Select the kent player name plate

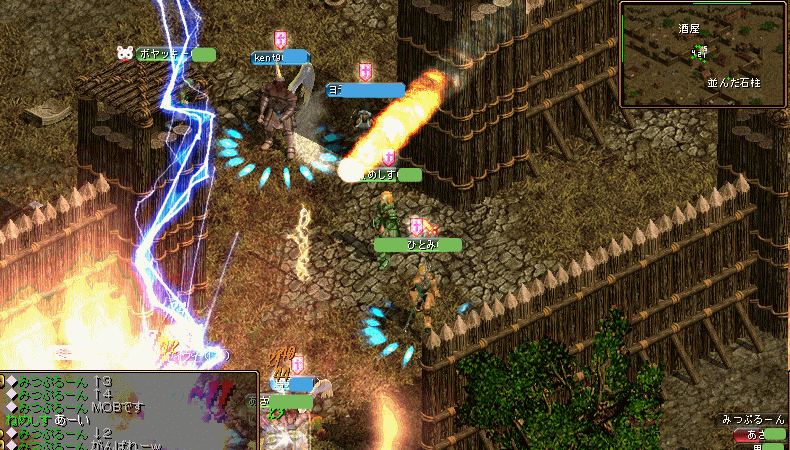click(280, 58)
